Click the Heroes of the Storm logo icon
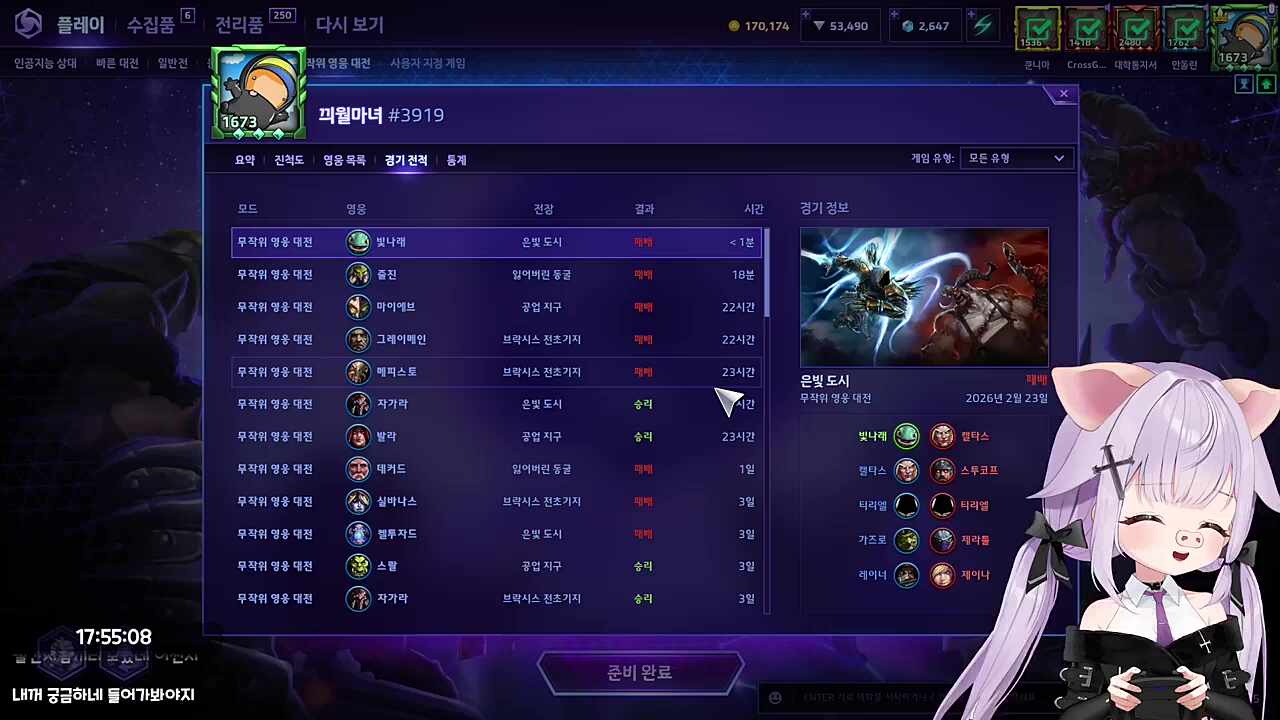1280x720 pixels. click(x=27, y=24)
